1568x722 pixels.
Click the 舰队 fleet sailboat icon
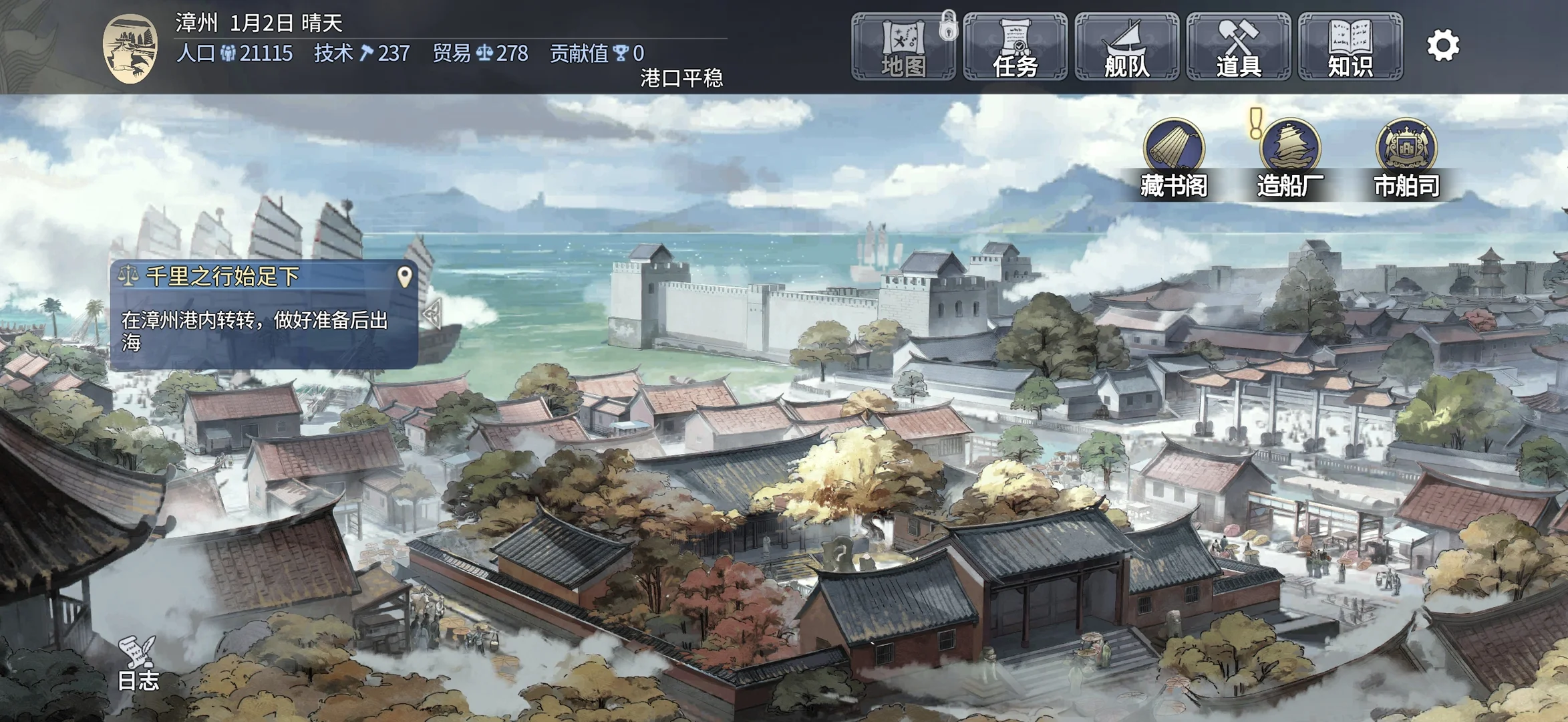click(x=1126, y=43)
